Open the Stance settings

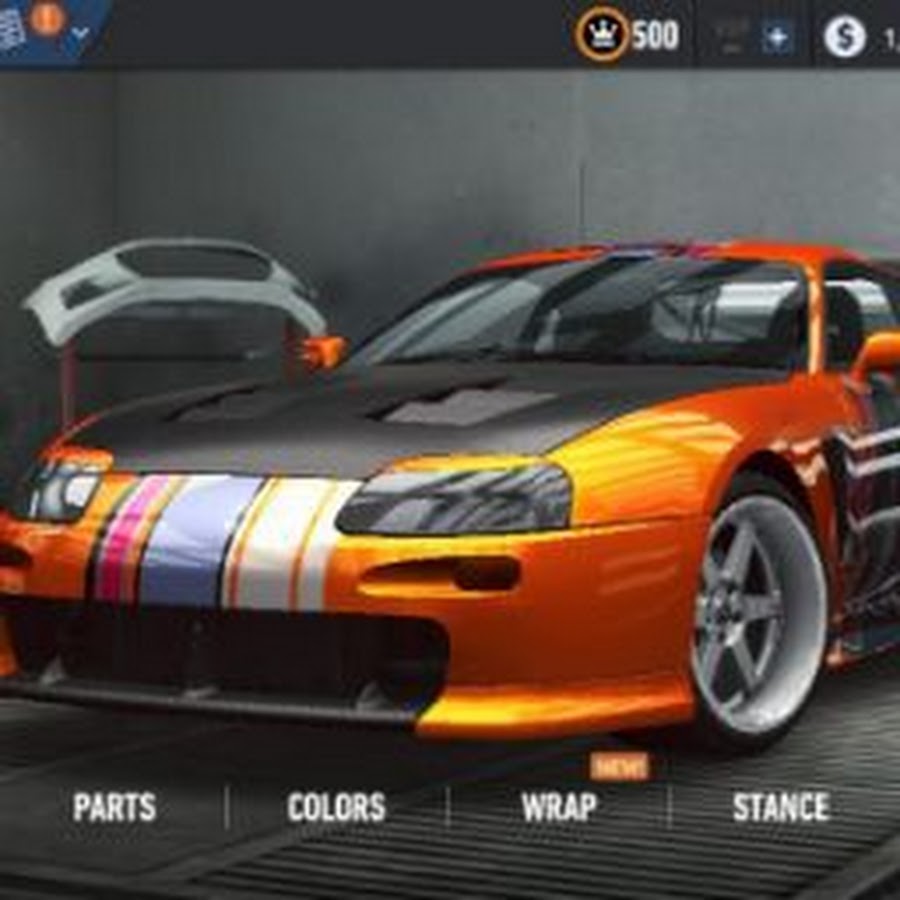coord(781,807)
